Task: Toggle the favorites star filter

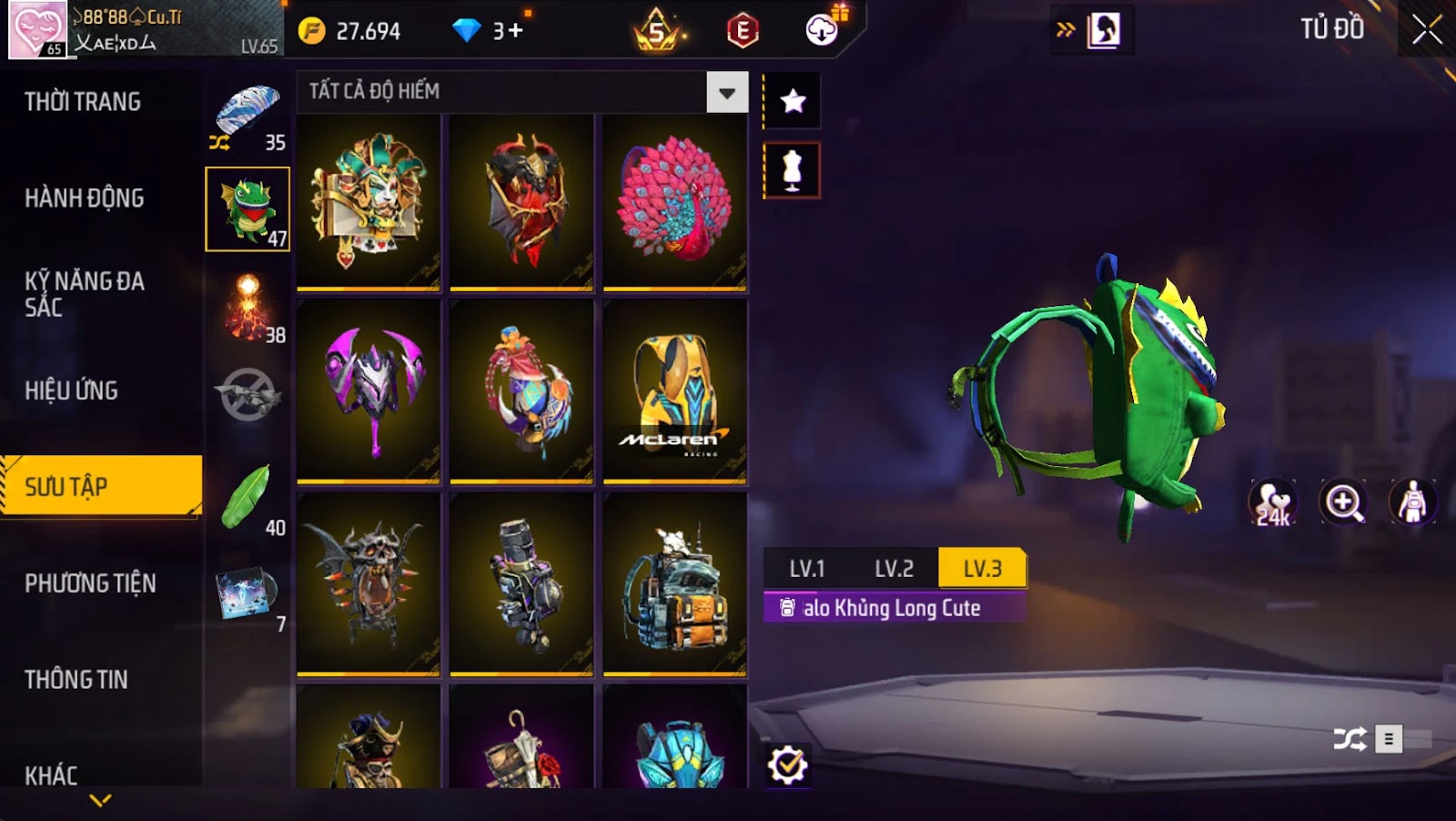Action: click(x=793, y=100)
